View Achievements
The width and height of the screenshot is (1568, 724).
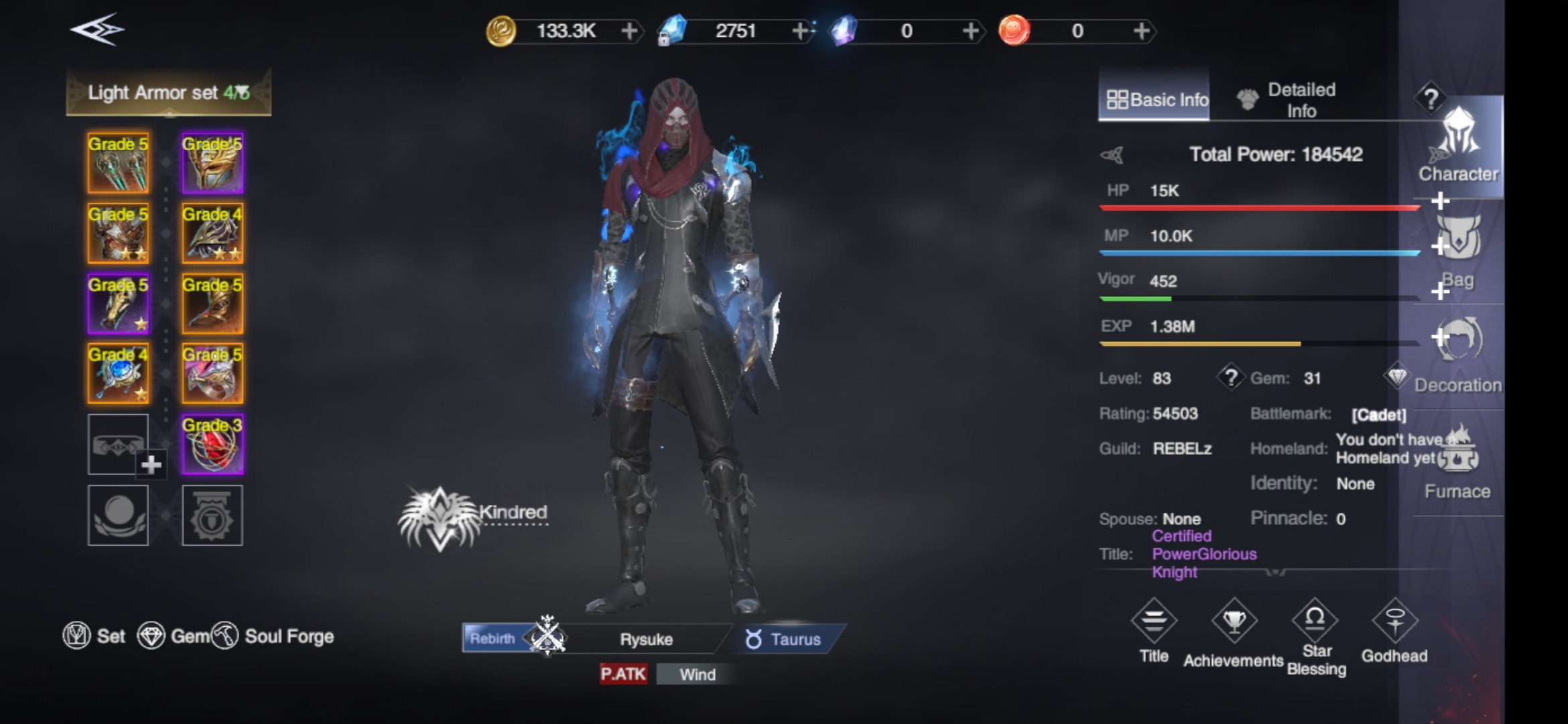click(x=1234, y=631)
